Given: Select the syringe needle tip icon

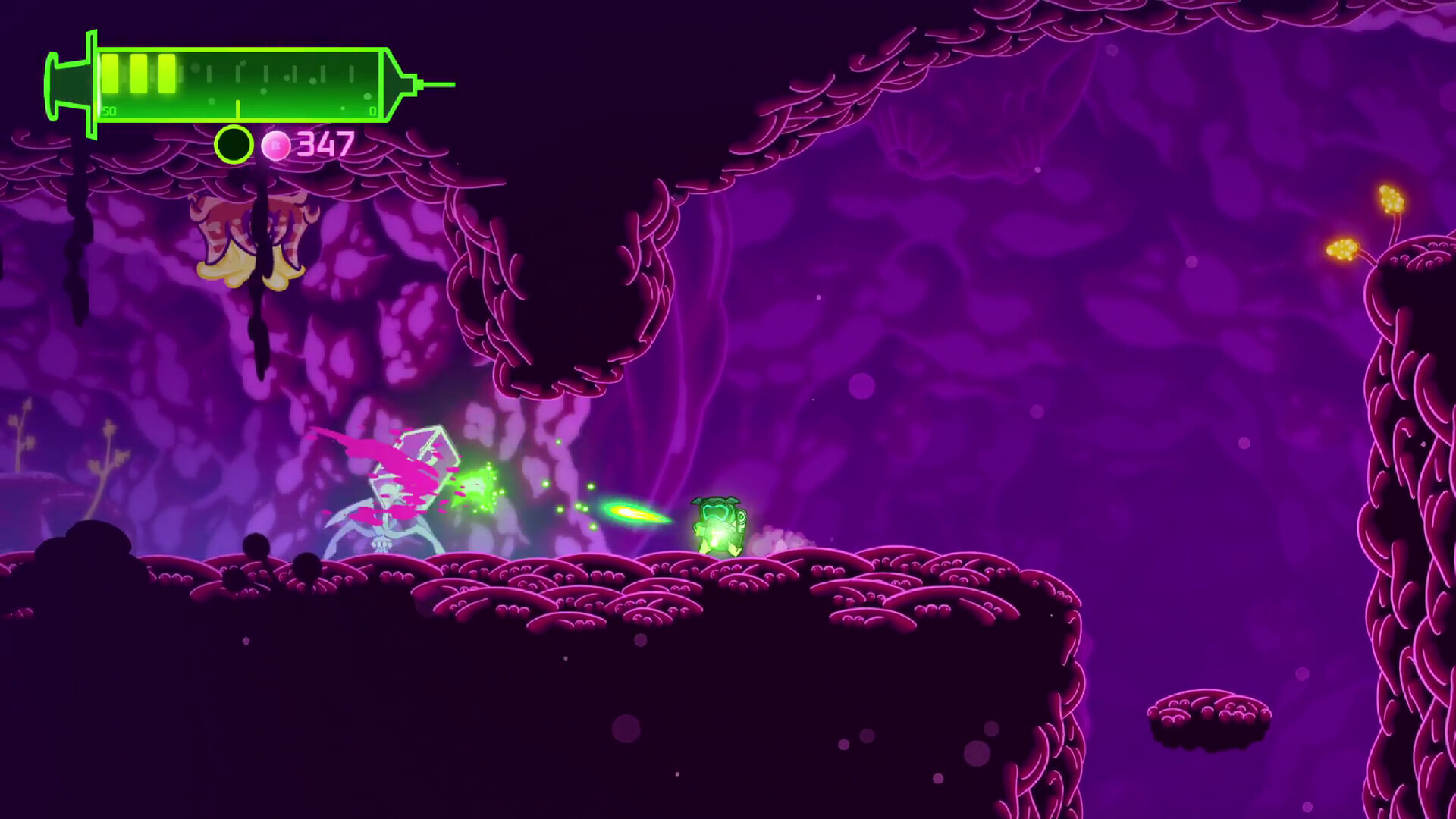Looking at the screenshot, I should 440,86.
